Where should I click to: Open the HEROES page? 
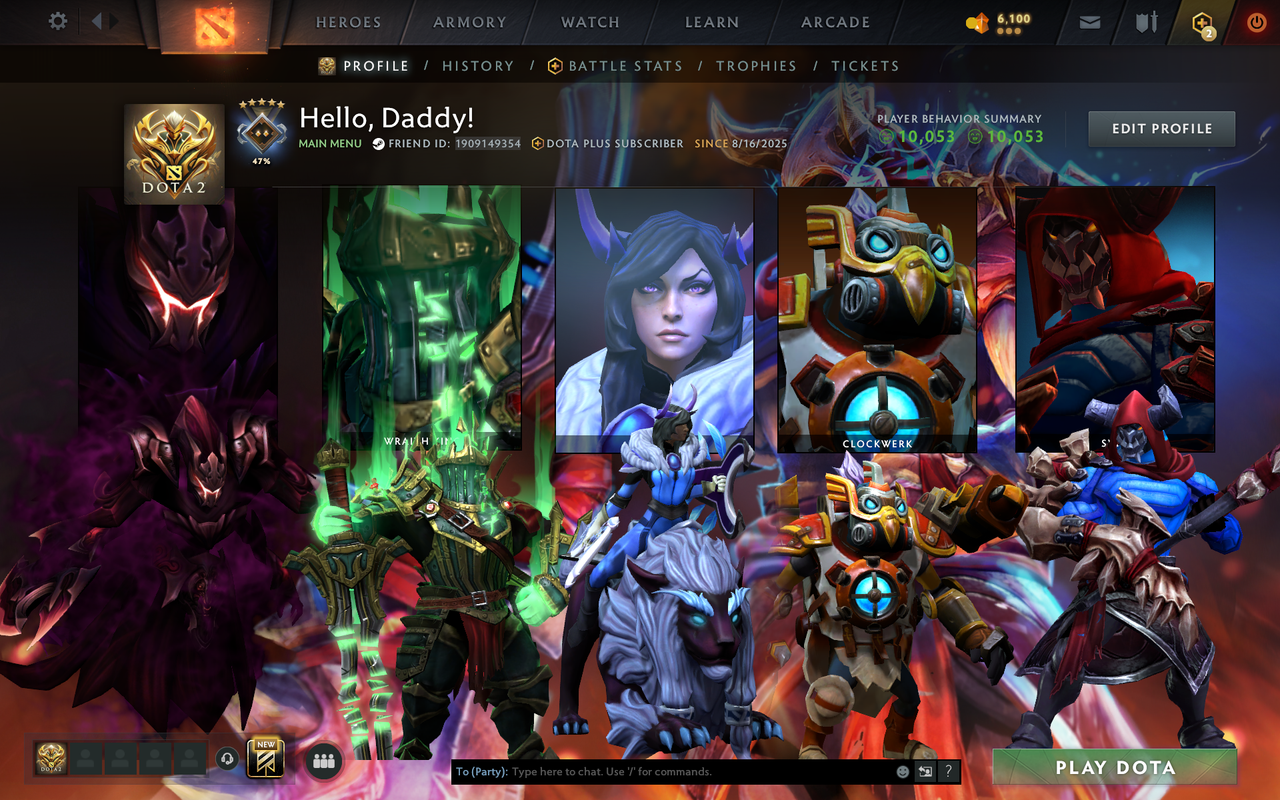(x=347, y=22)
